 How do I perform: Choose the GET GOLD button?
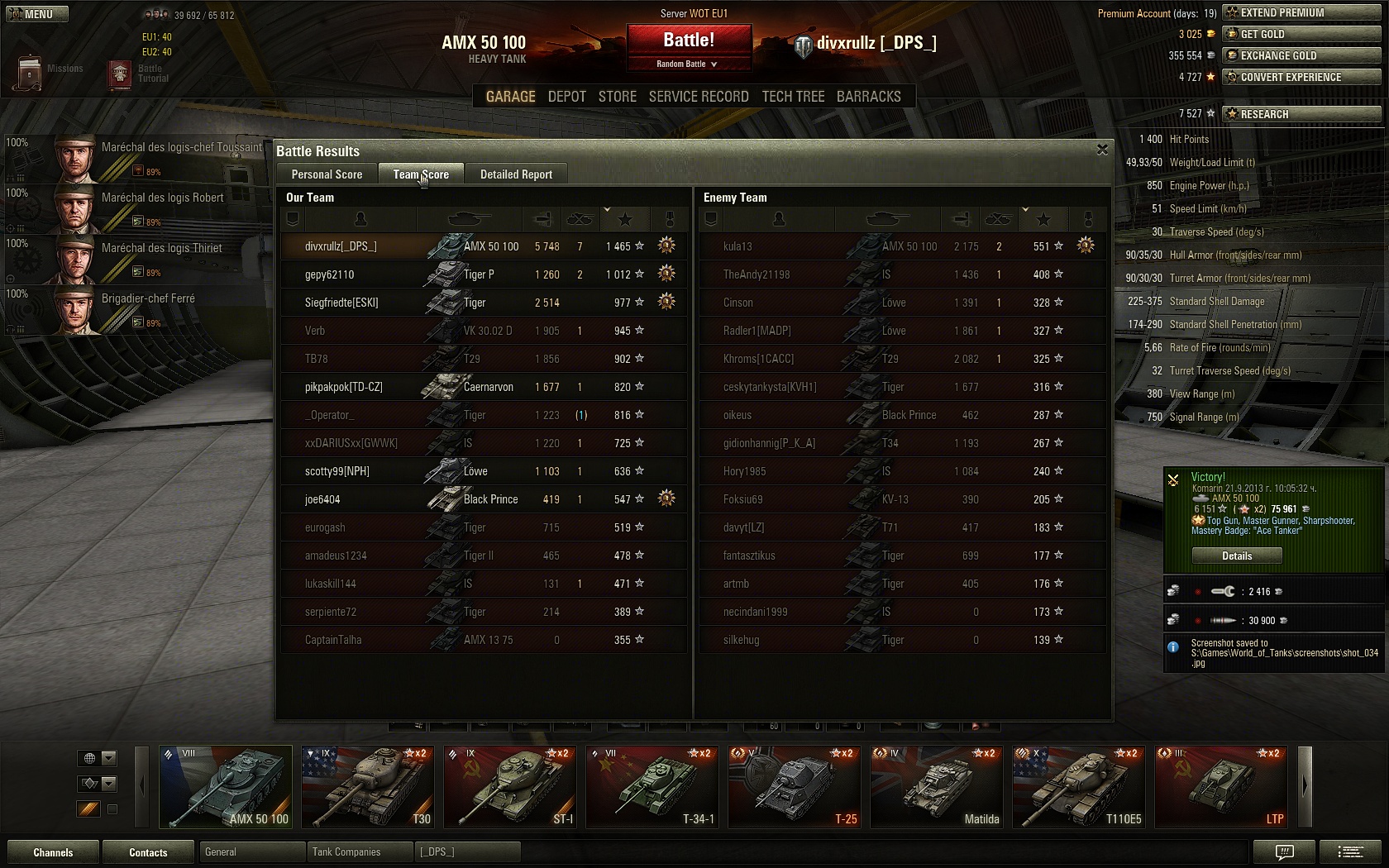[x=1301, y=34]
